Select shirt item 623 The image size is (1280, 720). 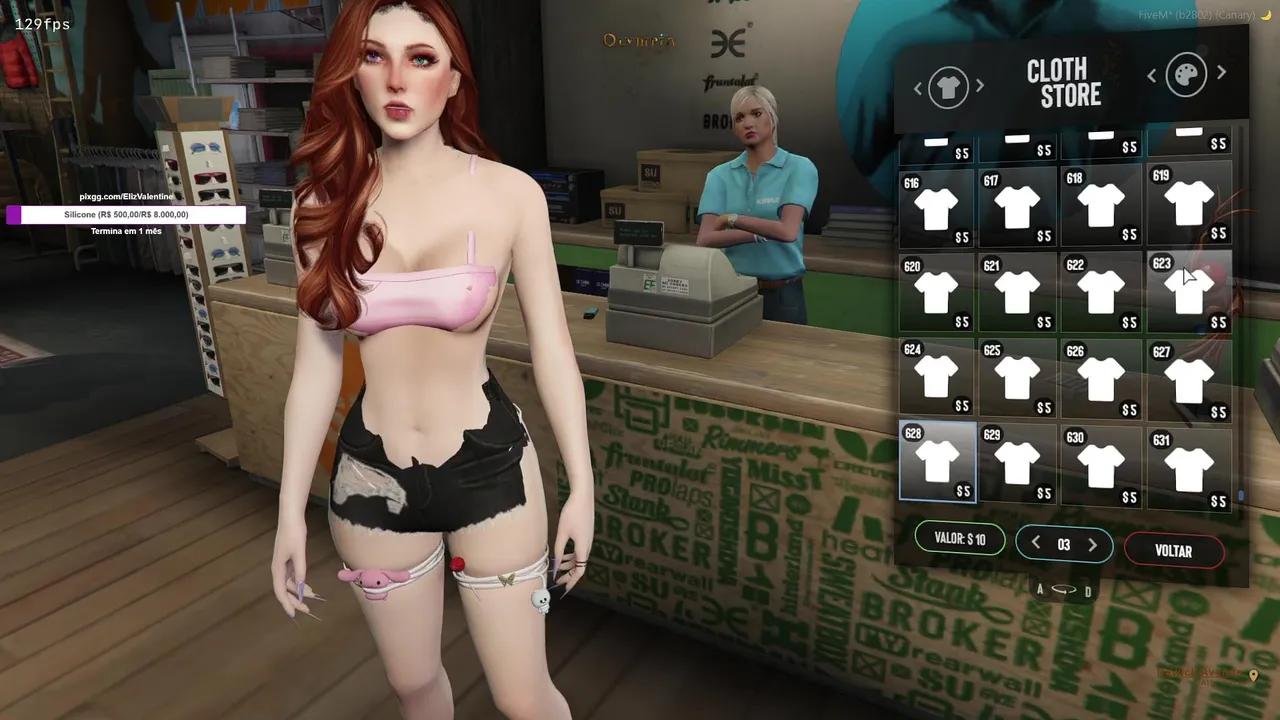(1188, 290)
